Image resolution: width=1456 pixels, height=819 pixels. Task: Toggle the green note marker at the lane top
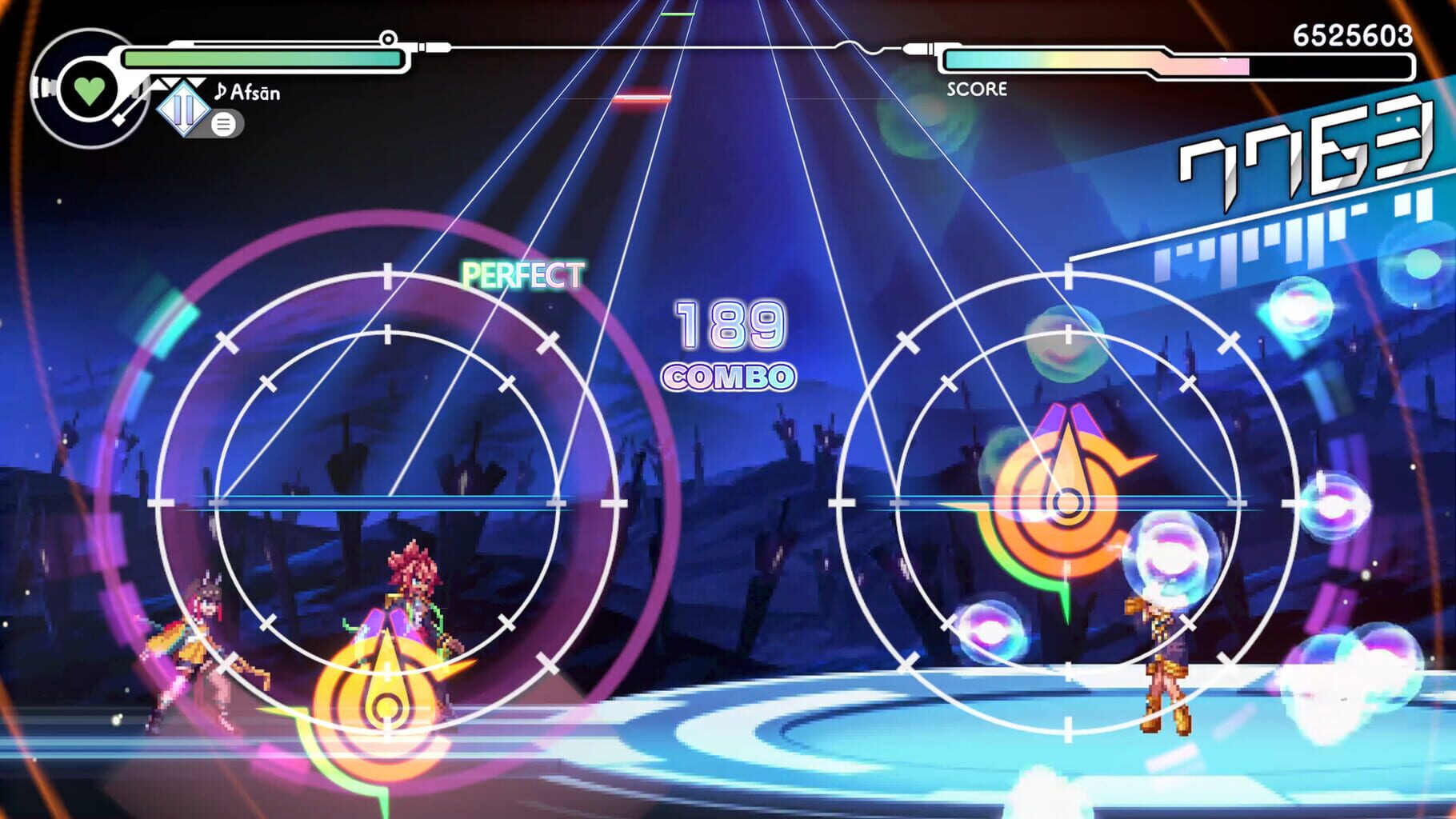click(x=679, y=14)
